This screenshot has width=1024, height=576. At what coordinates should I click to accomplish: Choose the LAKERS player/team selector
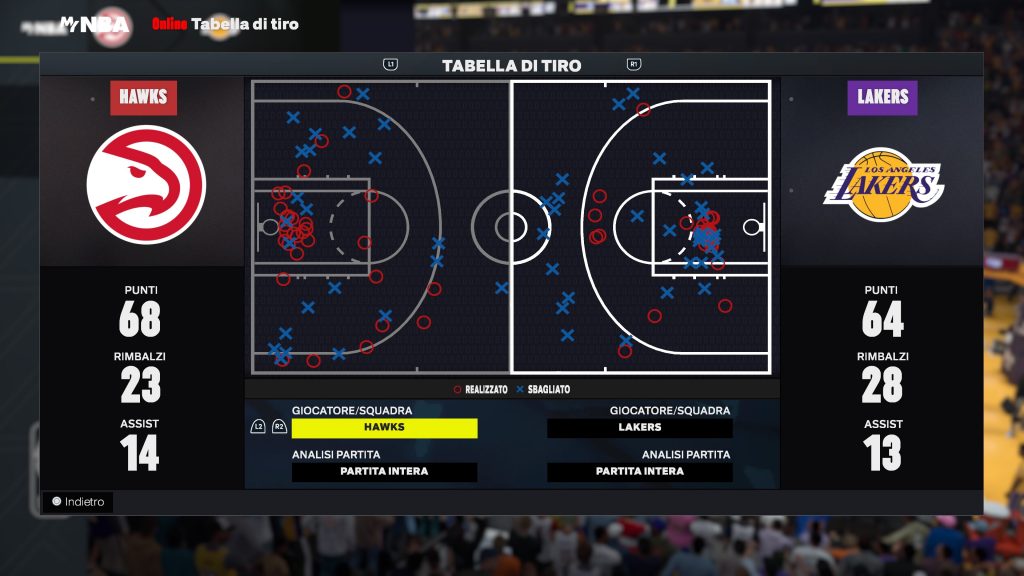click(640, 428)
